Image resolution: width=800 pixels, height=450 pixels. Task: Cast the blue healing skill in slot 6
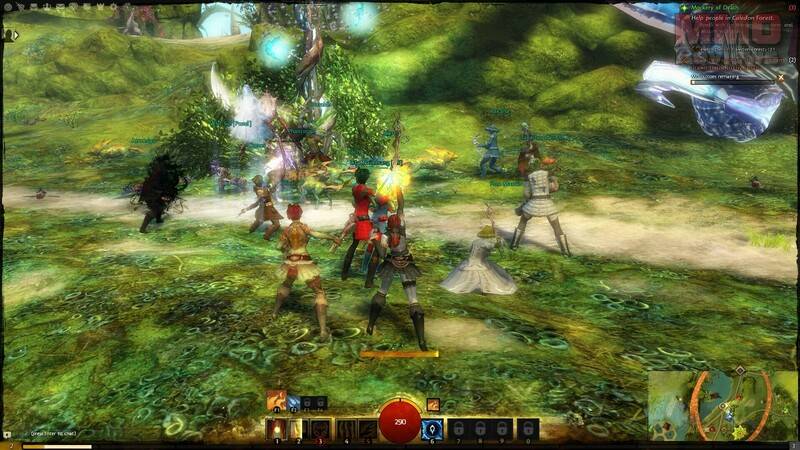[433, 429]
